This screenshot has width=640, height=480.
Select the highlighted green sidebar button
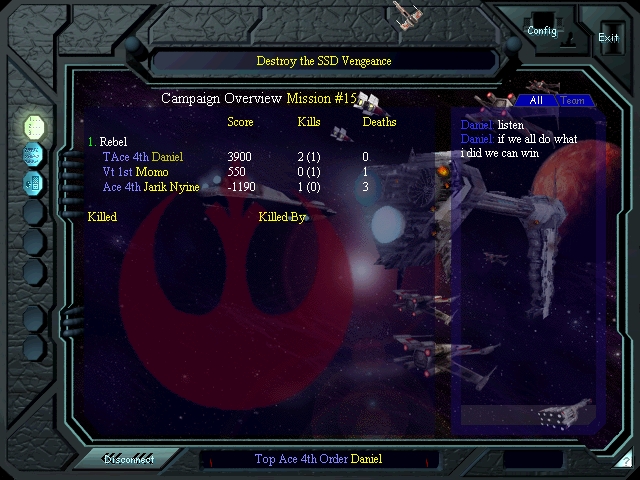coord(34,126)
